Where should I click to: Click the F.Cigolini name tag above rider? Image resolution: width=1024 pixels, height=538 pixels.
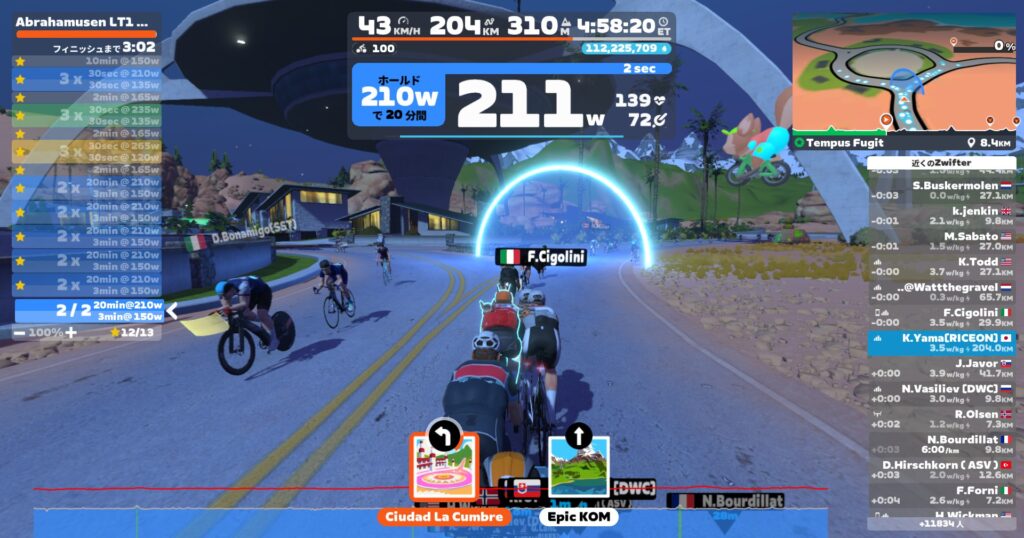pyautogui.click(x=541, y=257)
